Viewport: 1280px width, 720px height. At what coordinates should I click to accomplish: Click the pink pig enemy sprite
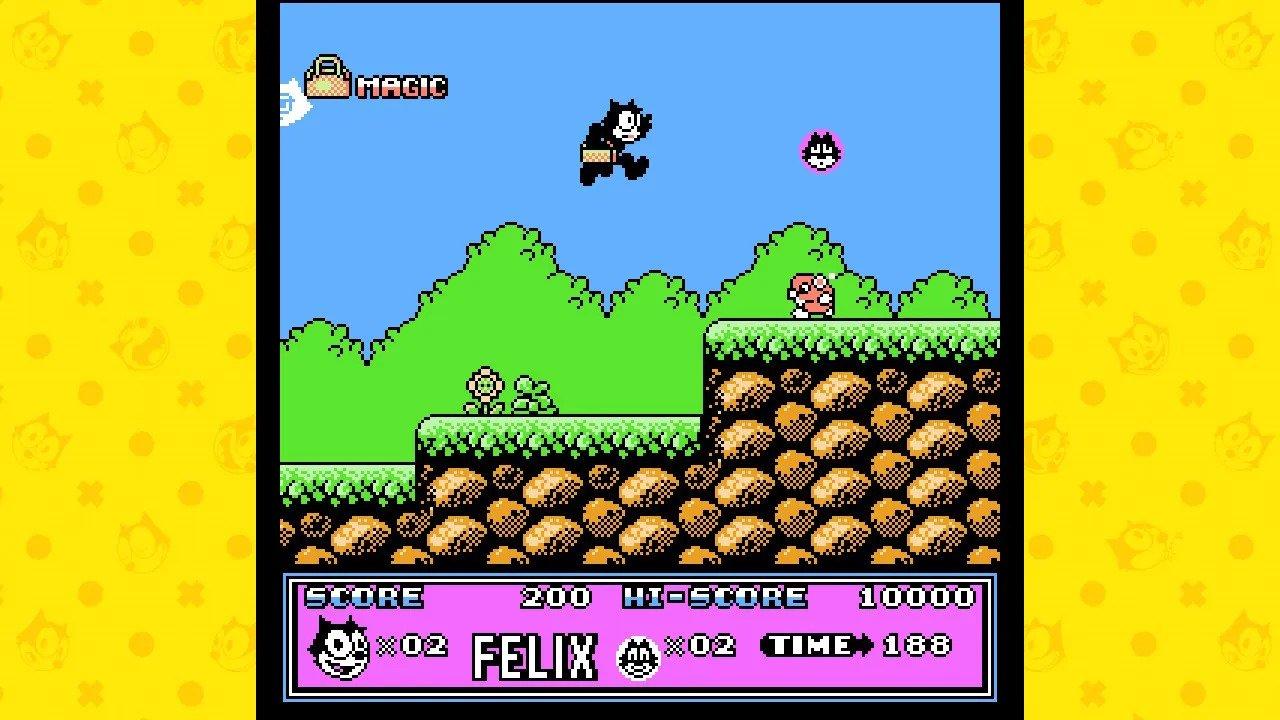point(812,295)
